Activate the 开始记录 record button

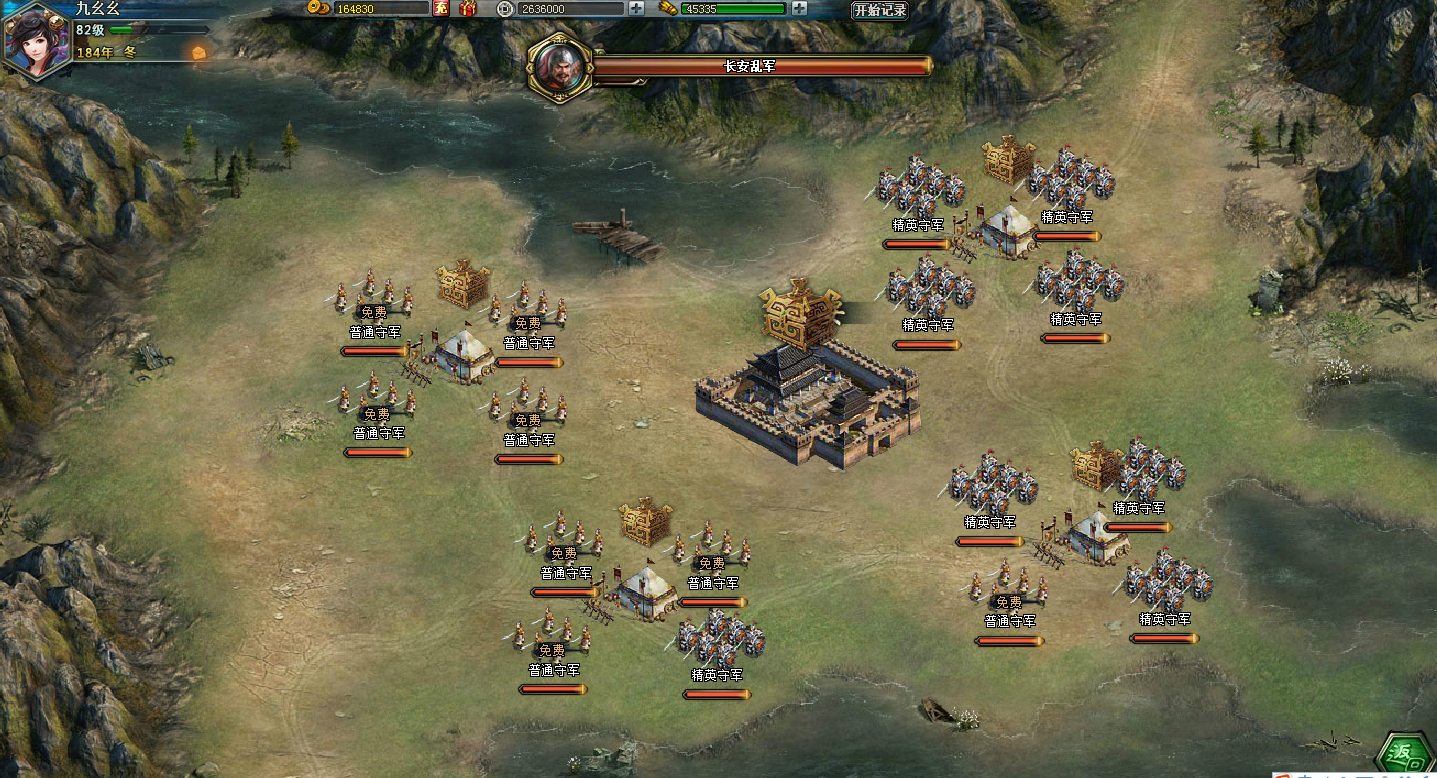(879, 10)
